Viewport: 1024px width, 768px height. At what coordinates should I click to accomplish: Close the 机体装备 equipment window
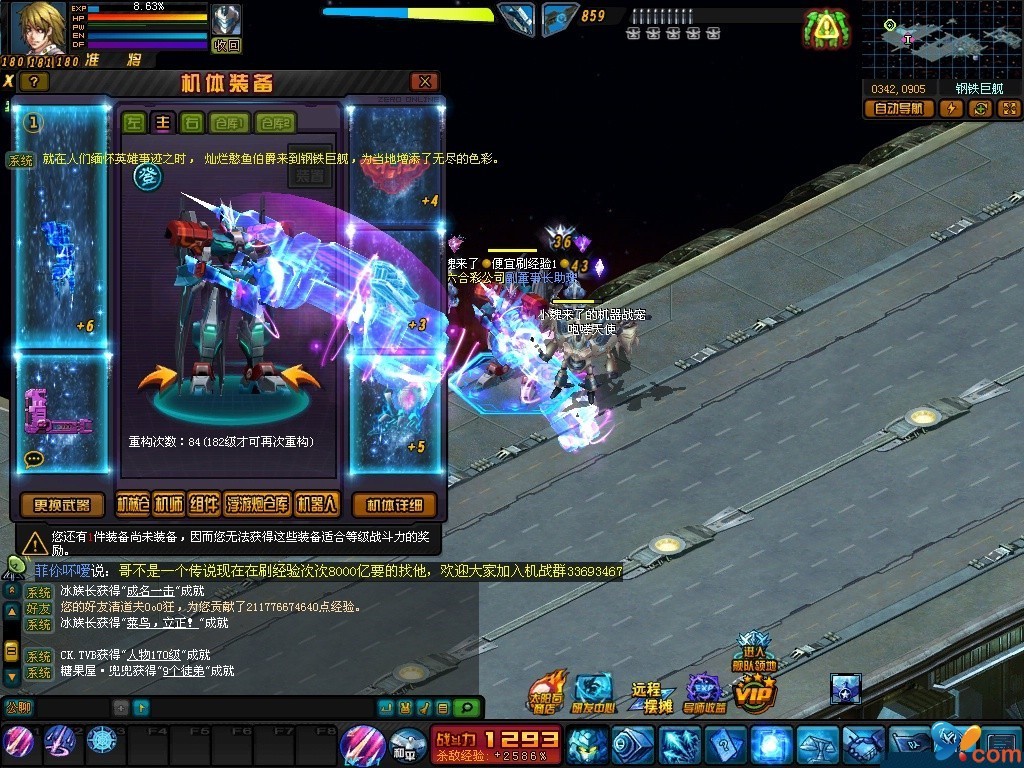(426, 82)
